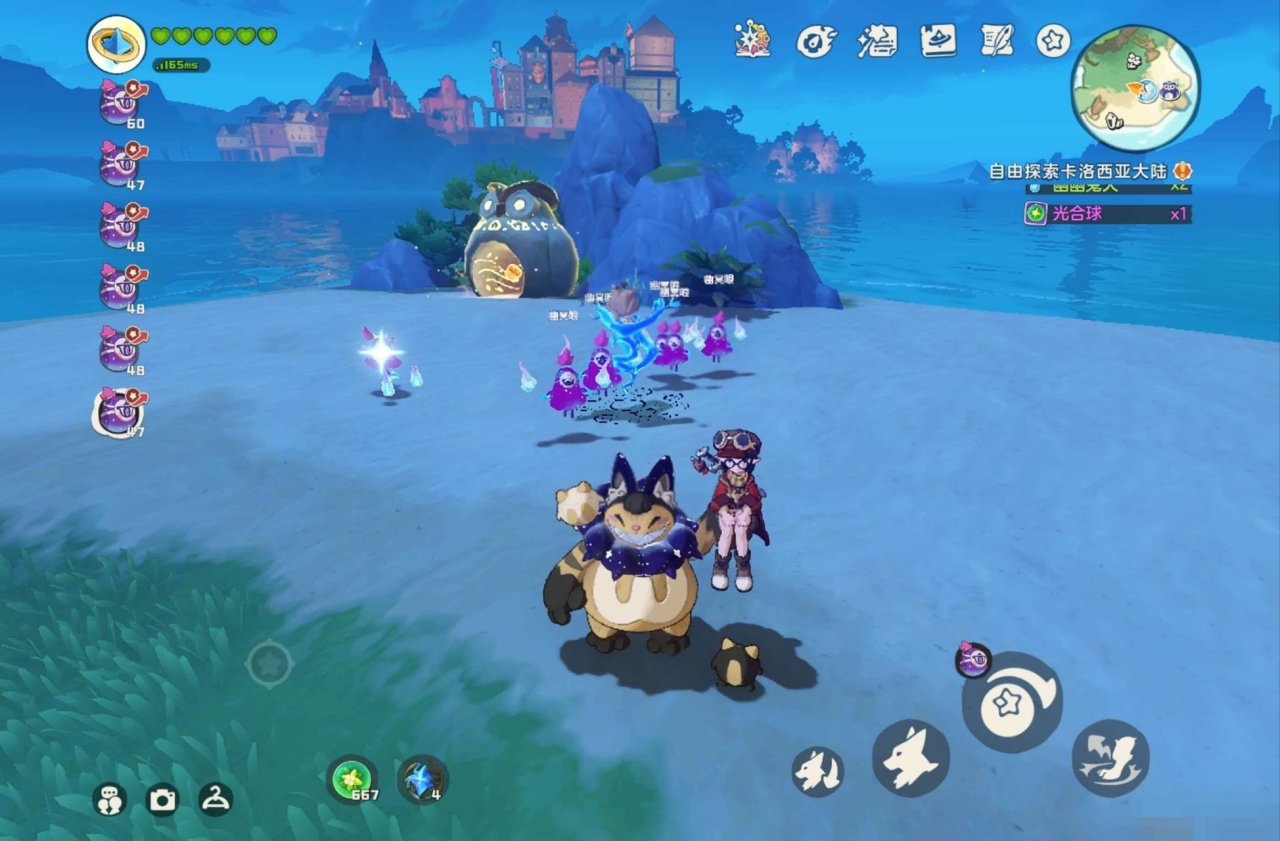The width and height of the screenshot is (1280, 841).
Task: Open the magic wand and list icon
Action: 876,41
